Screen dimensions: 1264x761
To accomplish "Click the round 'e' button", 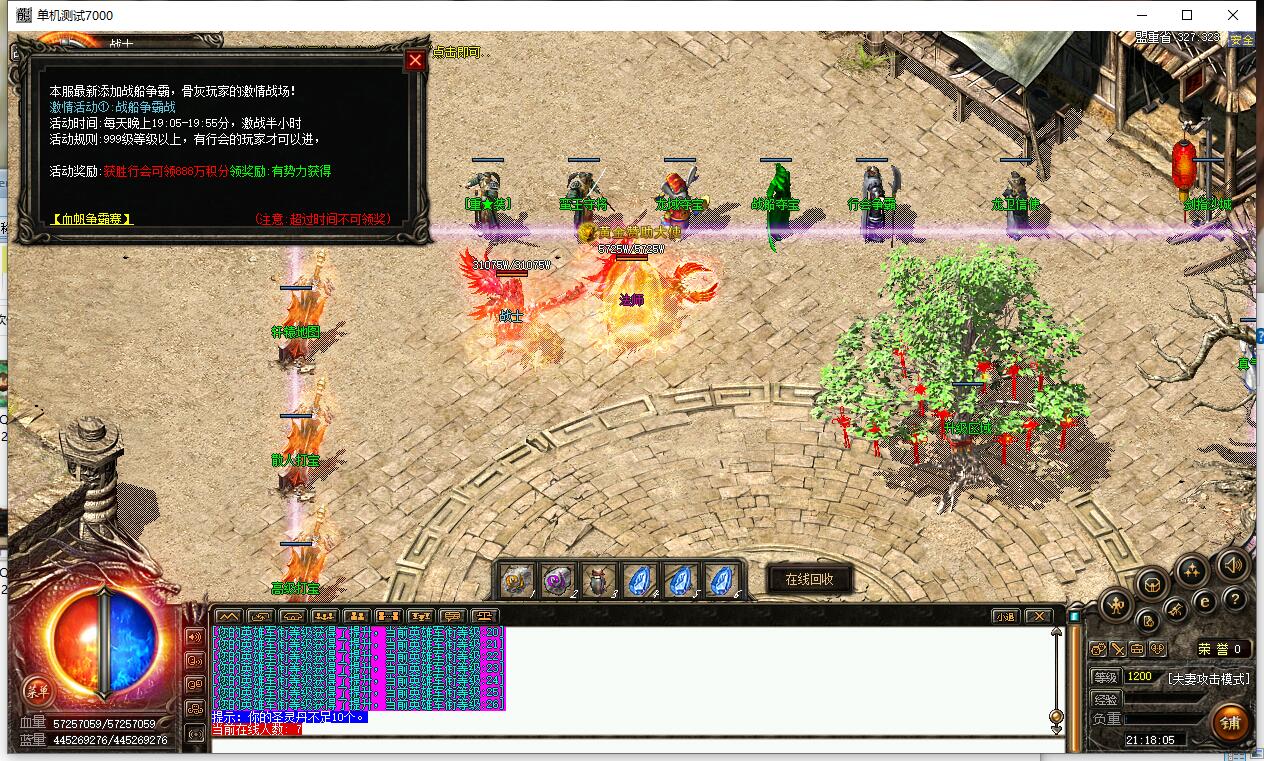I will 1205,602.
